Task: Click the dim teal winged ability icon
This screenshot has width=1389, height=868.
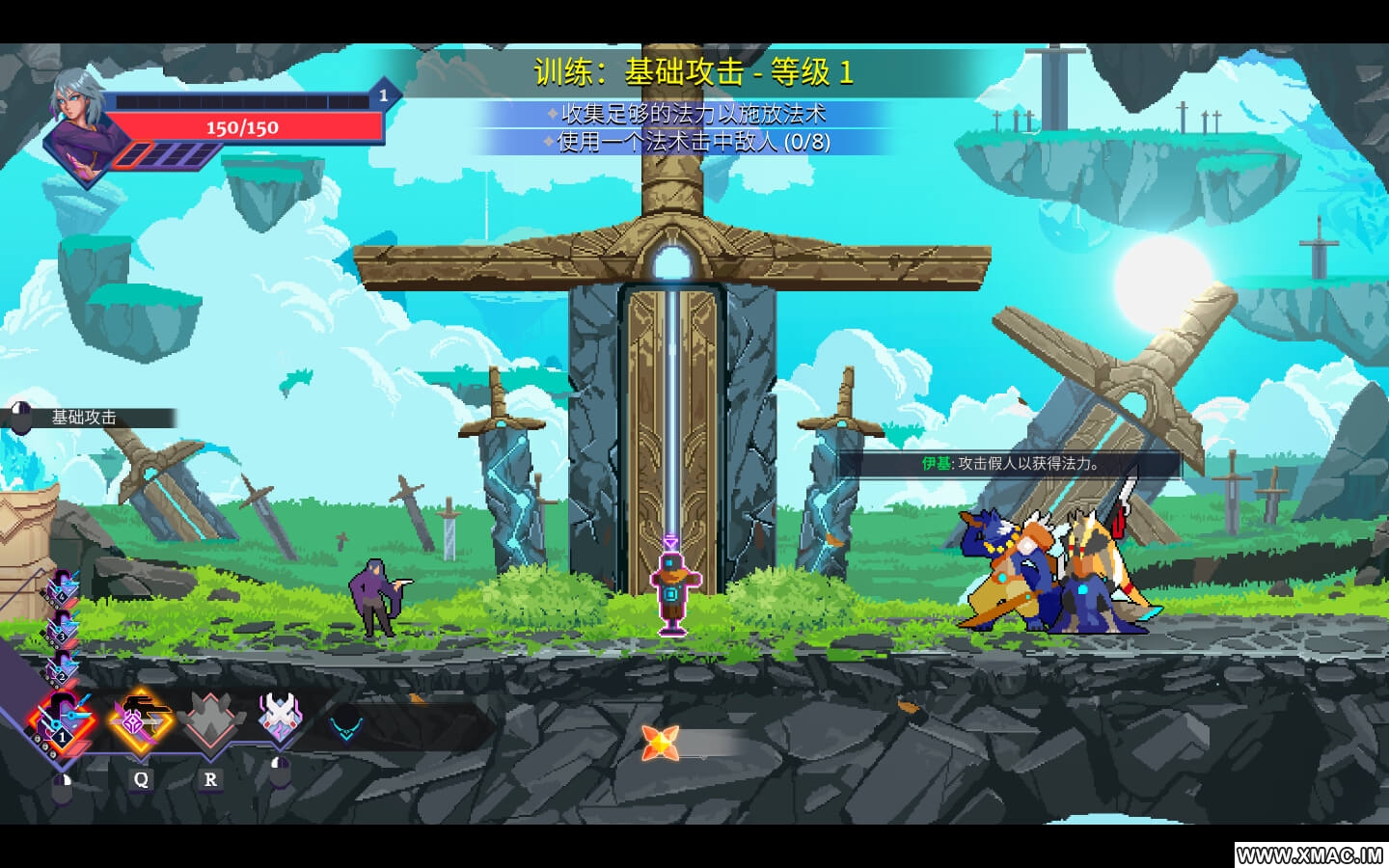Action: pos(345,723)
